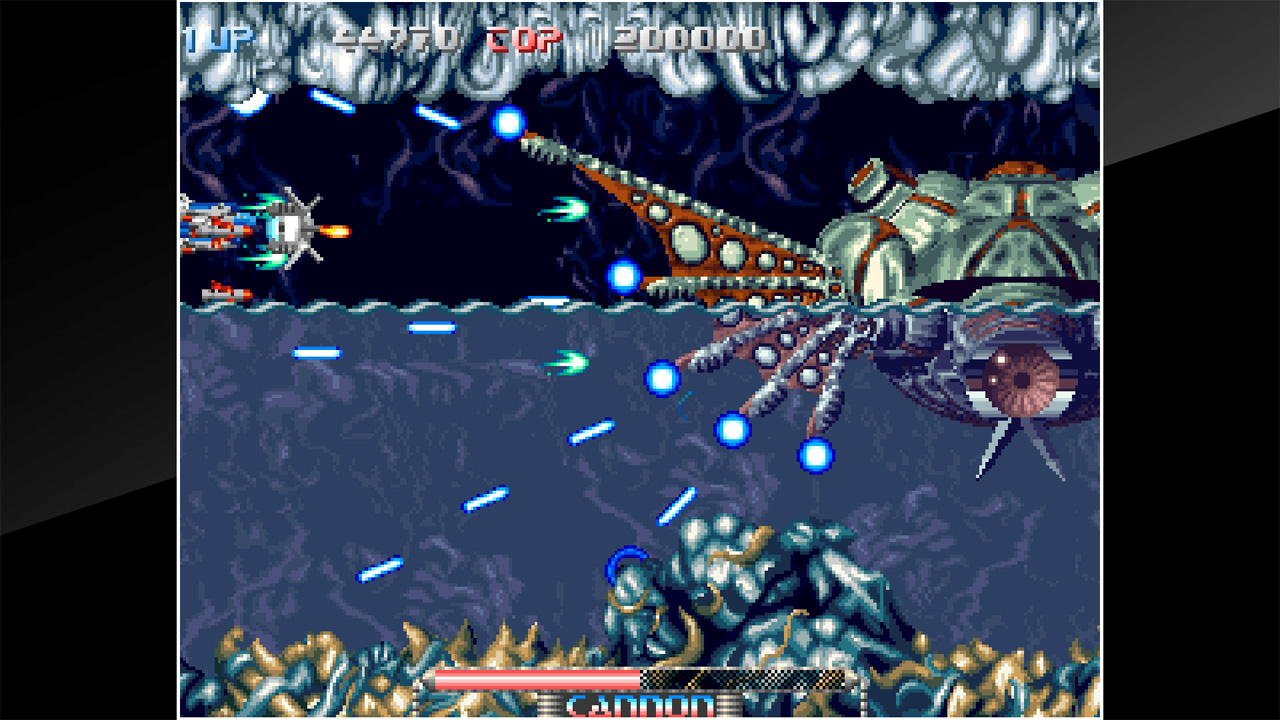Click the red TOP label in the score bar

tap(523, 40)
